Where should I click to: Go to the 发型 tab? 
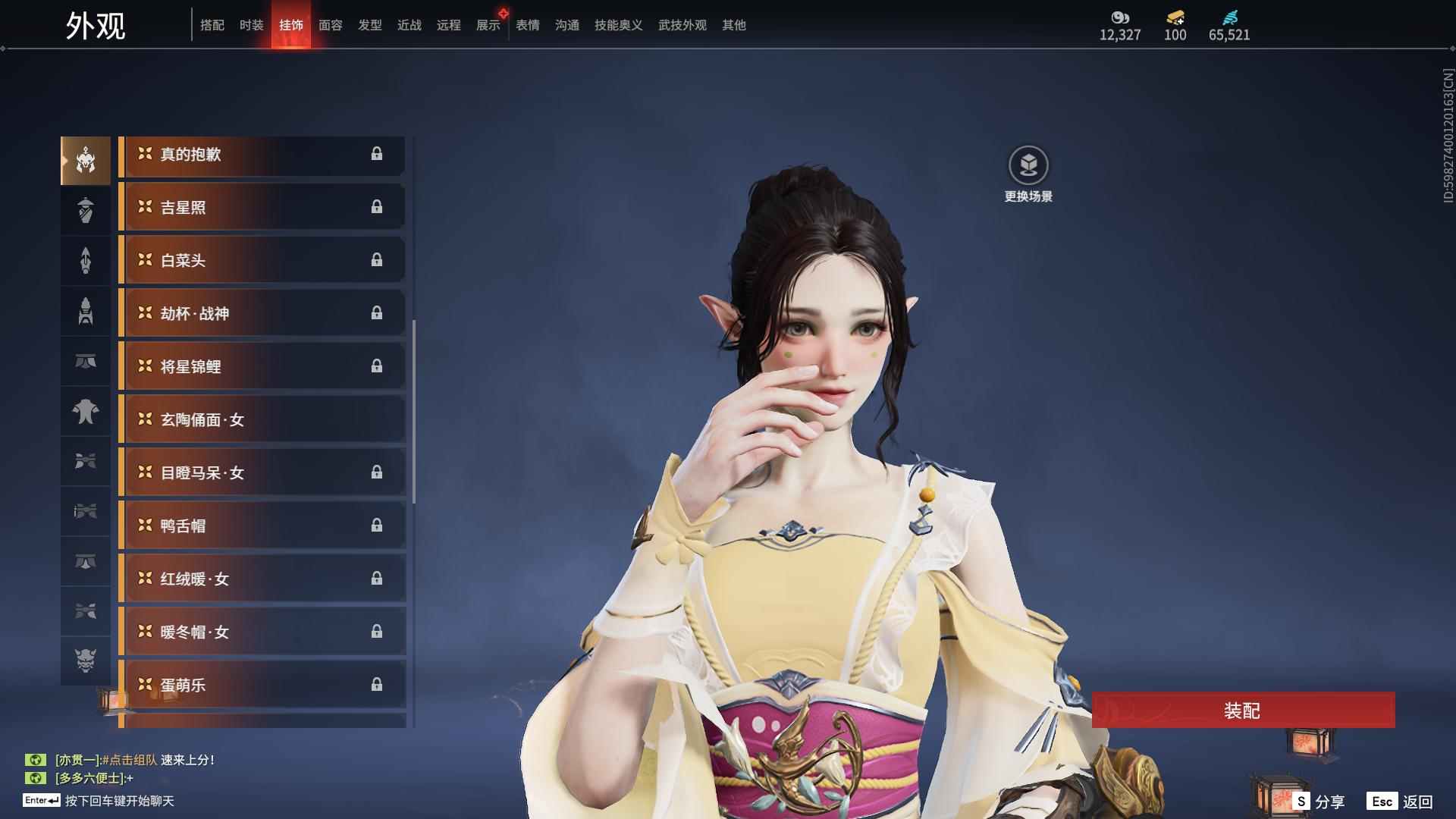point(369,25)
